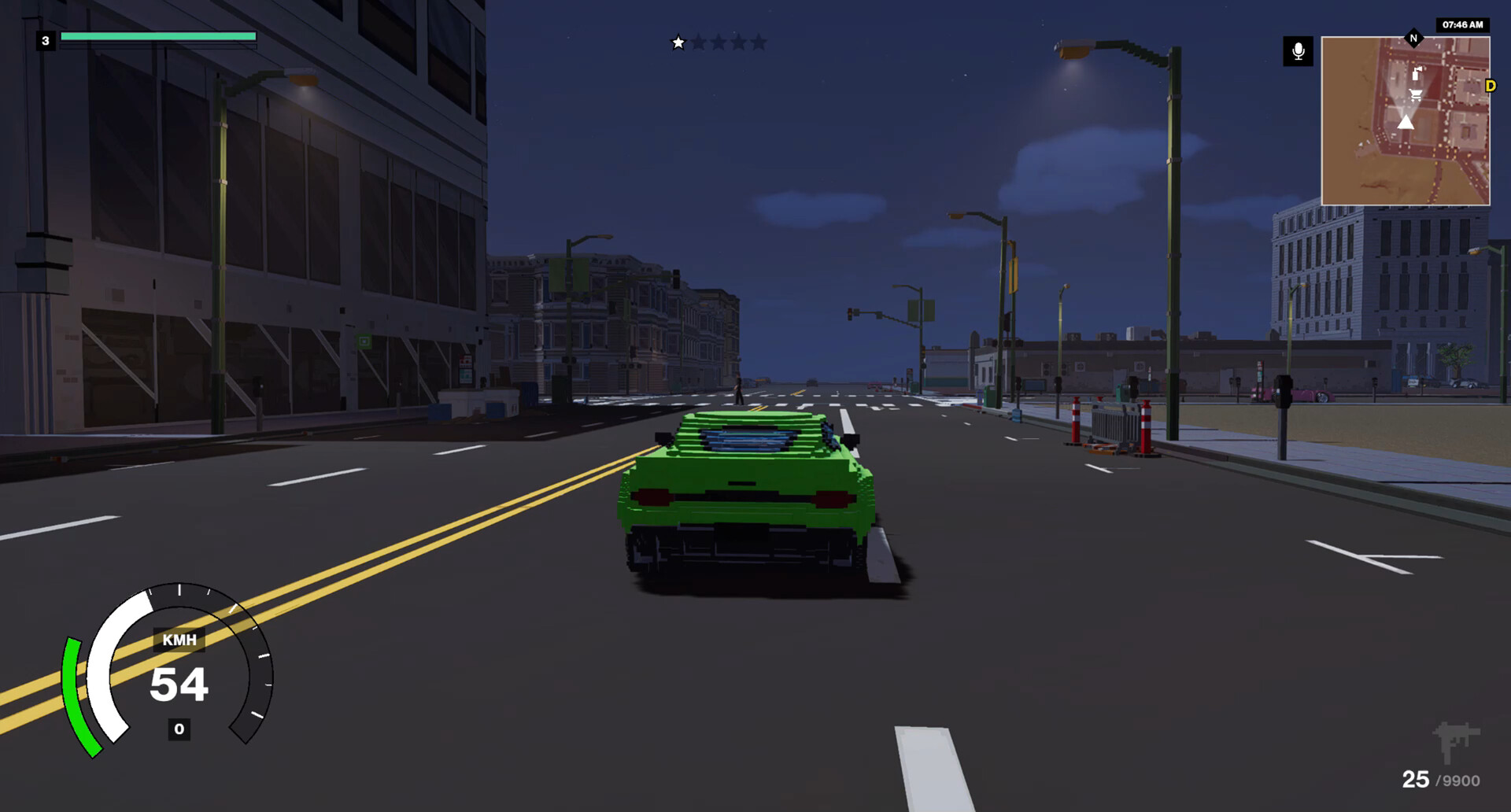Click the green health bar
The image size is (1511, 812).
pos(160,36)
